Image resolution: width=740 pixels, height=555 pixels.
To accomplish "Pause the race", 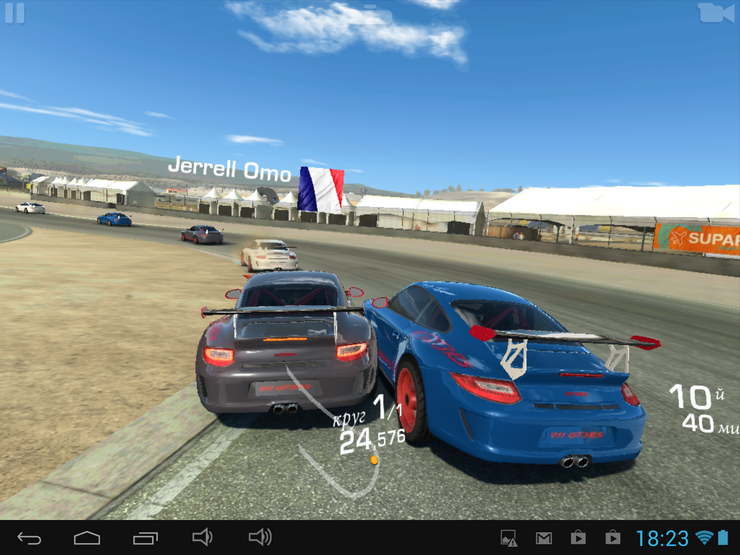I will pos(14,13).
